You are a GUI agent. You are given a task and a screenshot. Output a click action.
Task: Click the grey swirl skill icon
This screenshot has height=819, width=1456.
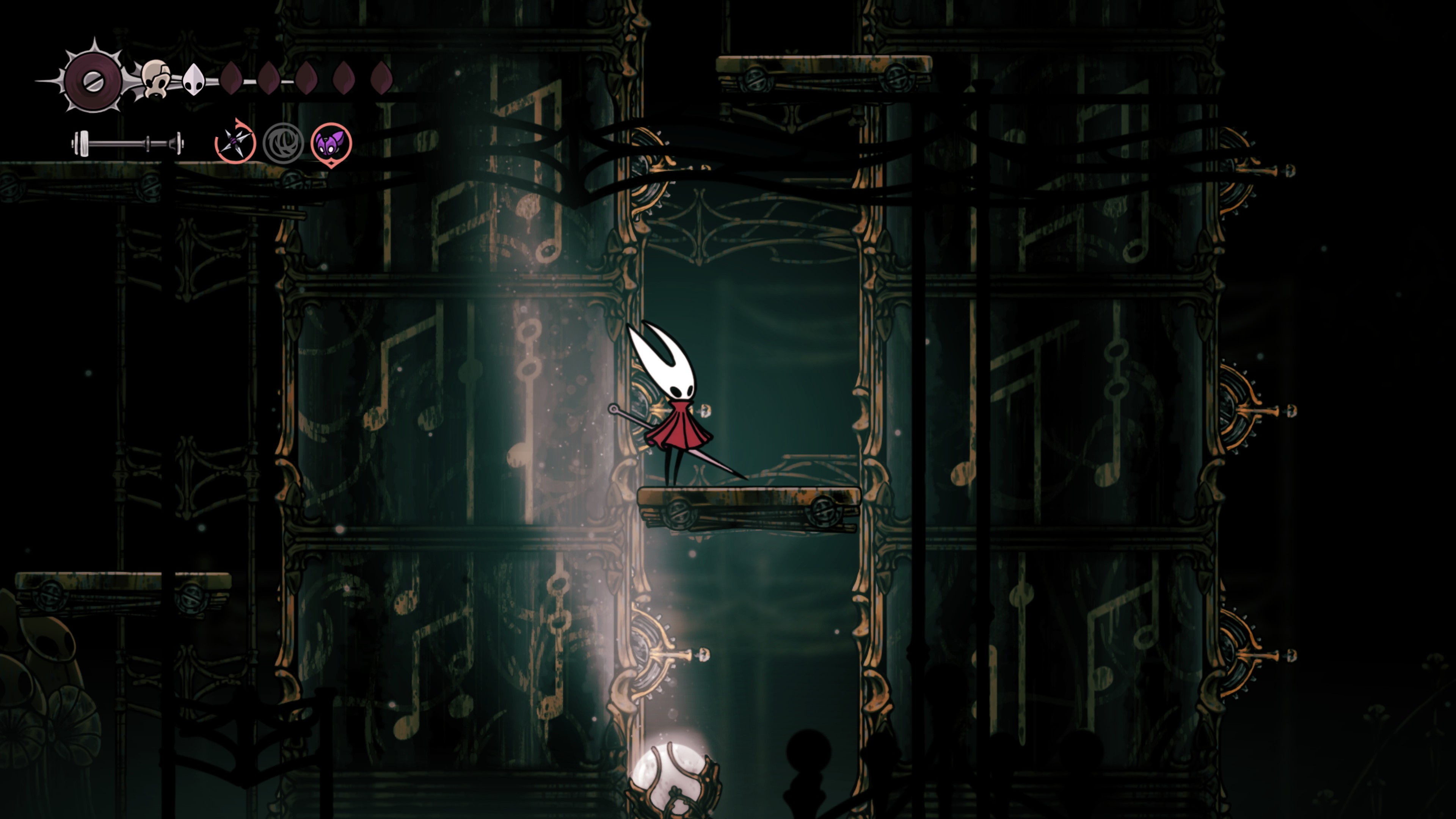click(x=283, y=144)
